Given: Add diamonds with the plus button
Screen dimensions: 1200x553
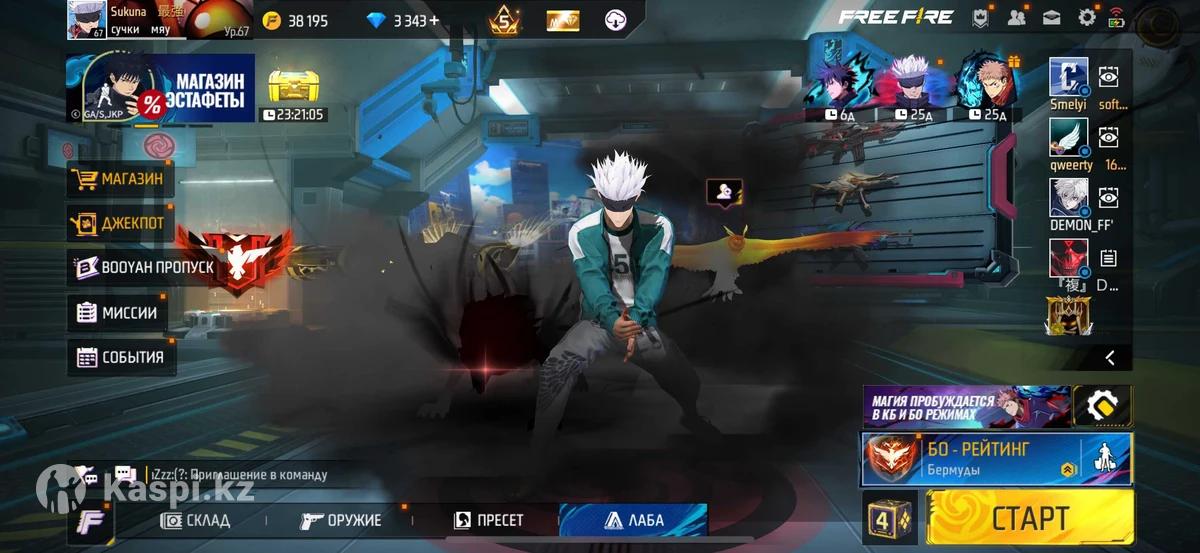Looking at the screenshot, I should (x=434, y=20).
